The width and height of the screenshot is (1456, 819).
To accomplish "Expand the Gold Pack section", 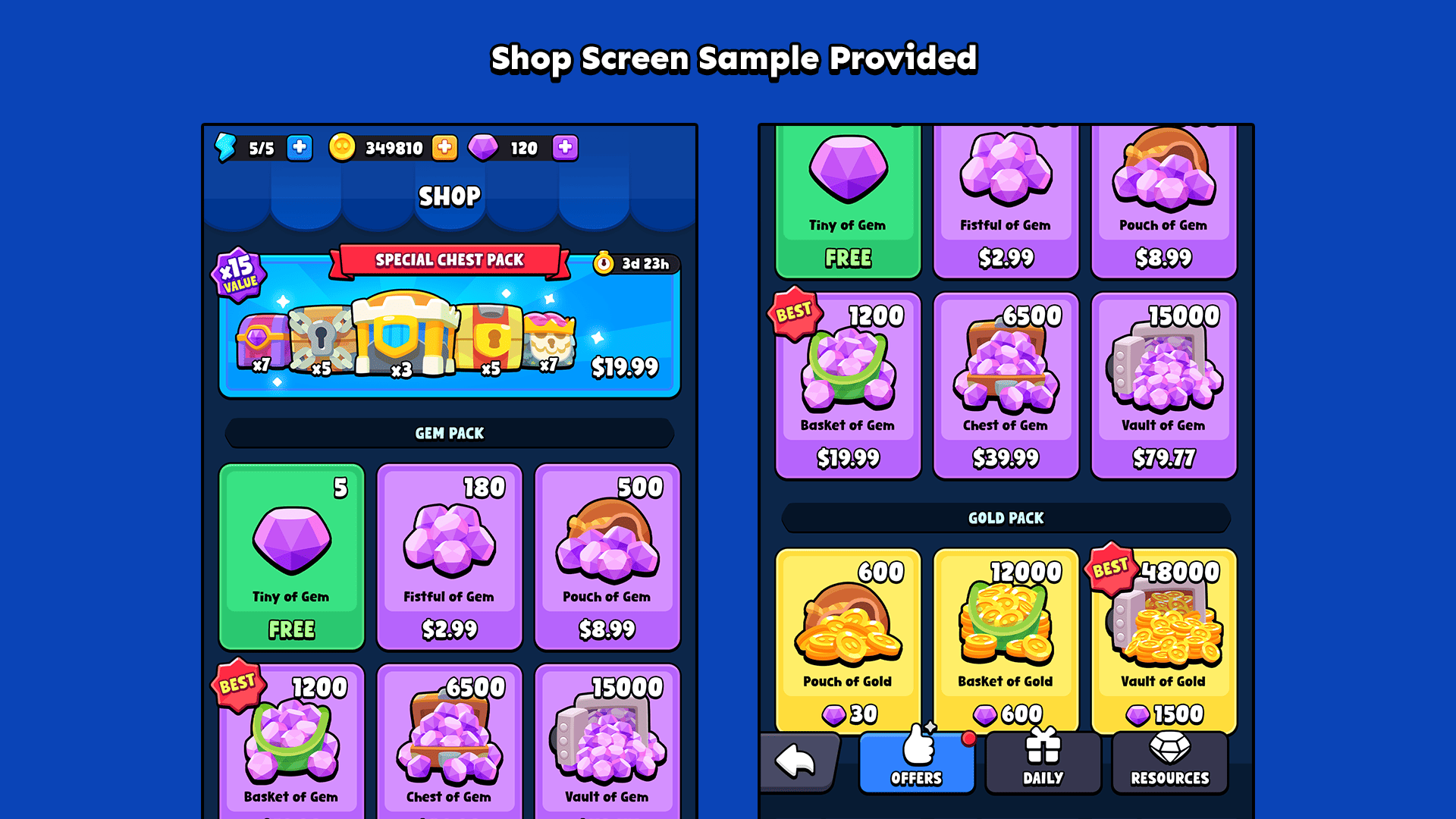I will [1006, 518].
